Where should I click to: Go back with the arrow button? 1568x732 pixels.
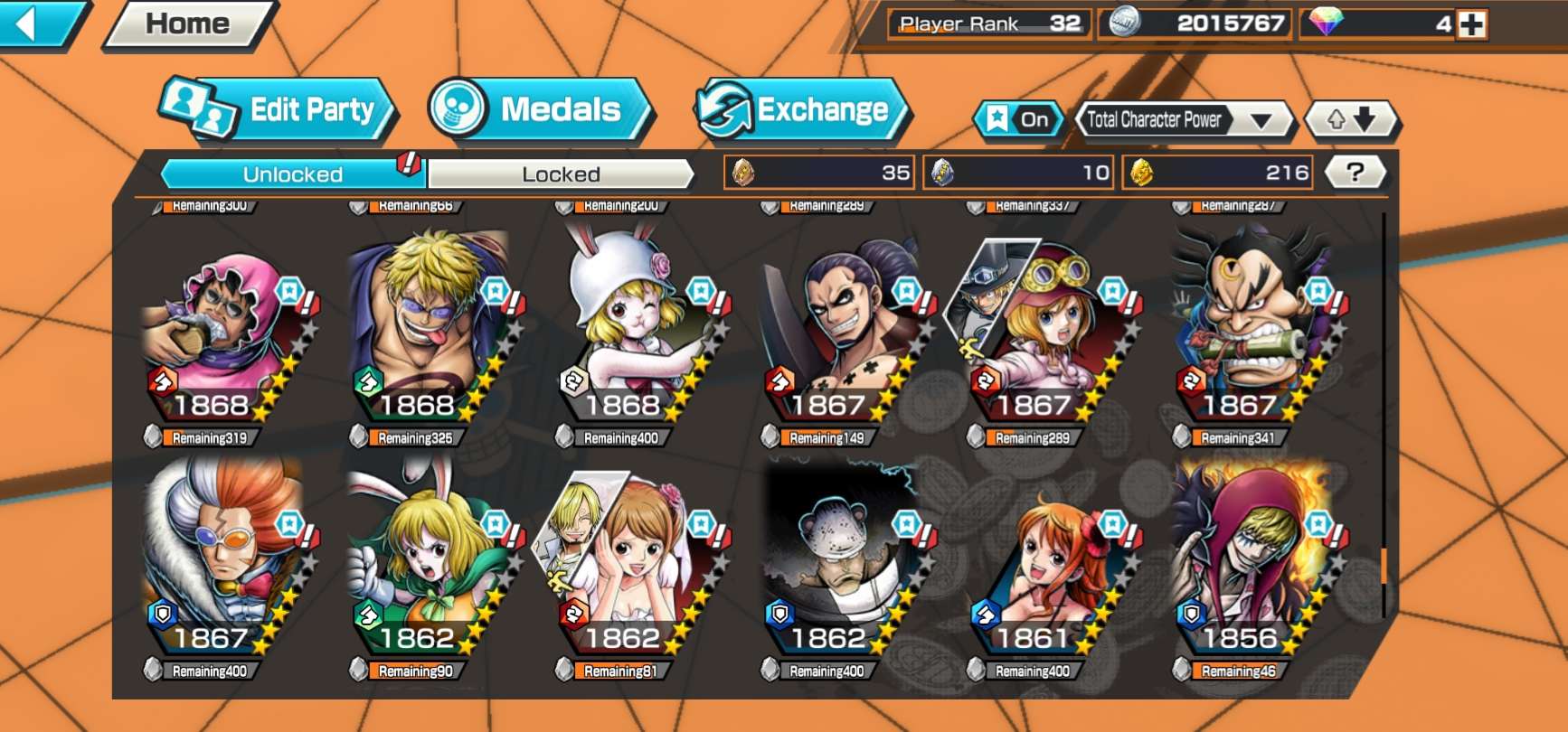click(36, 23)
